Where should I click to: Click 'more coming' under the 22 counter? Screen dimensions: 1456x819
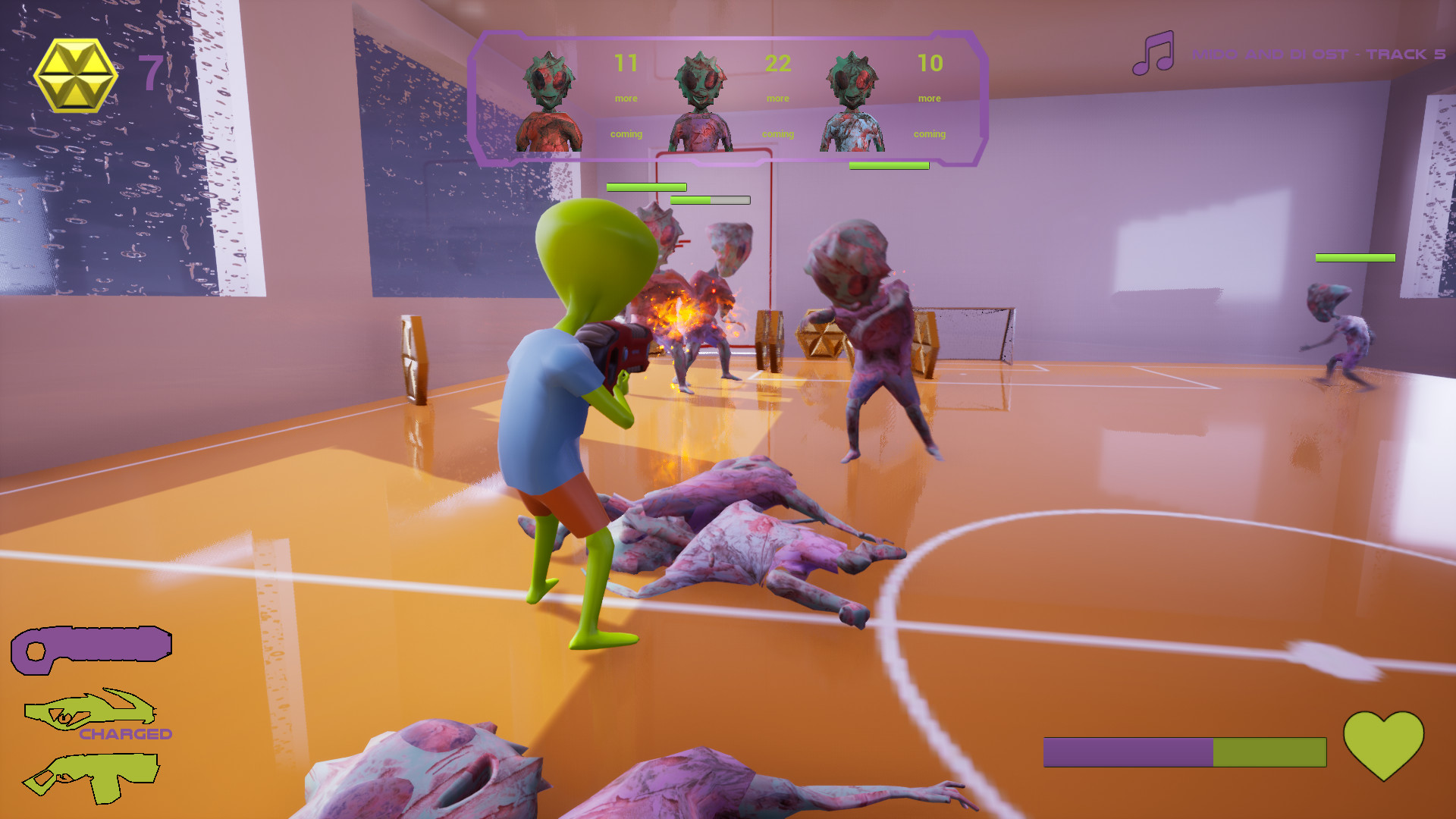click(x=777, y=115)
